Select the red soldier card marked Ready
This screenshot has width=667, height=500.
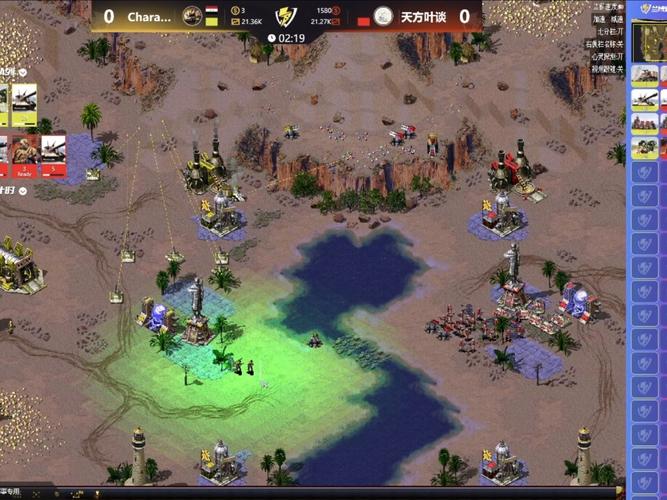coord(22,153)
